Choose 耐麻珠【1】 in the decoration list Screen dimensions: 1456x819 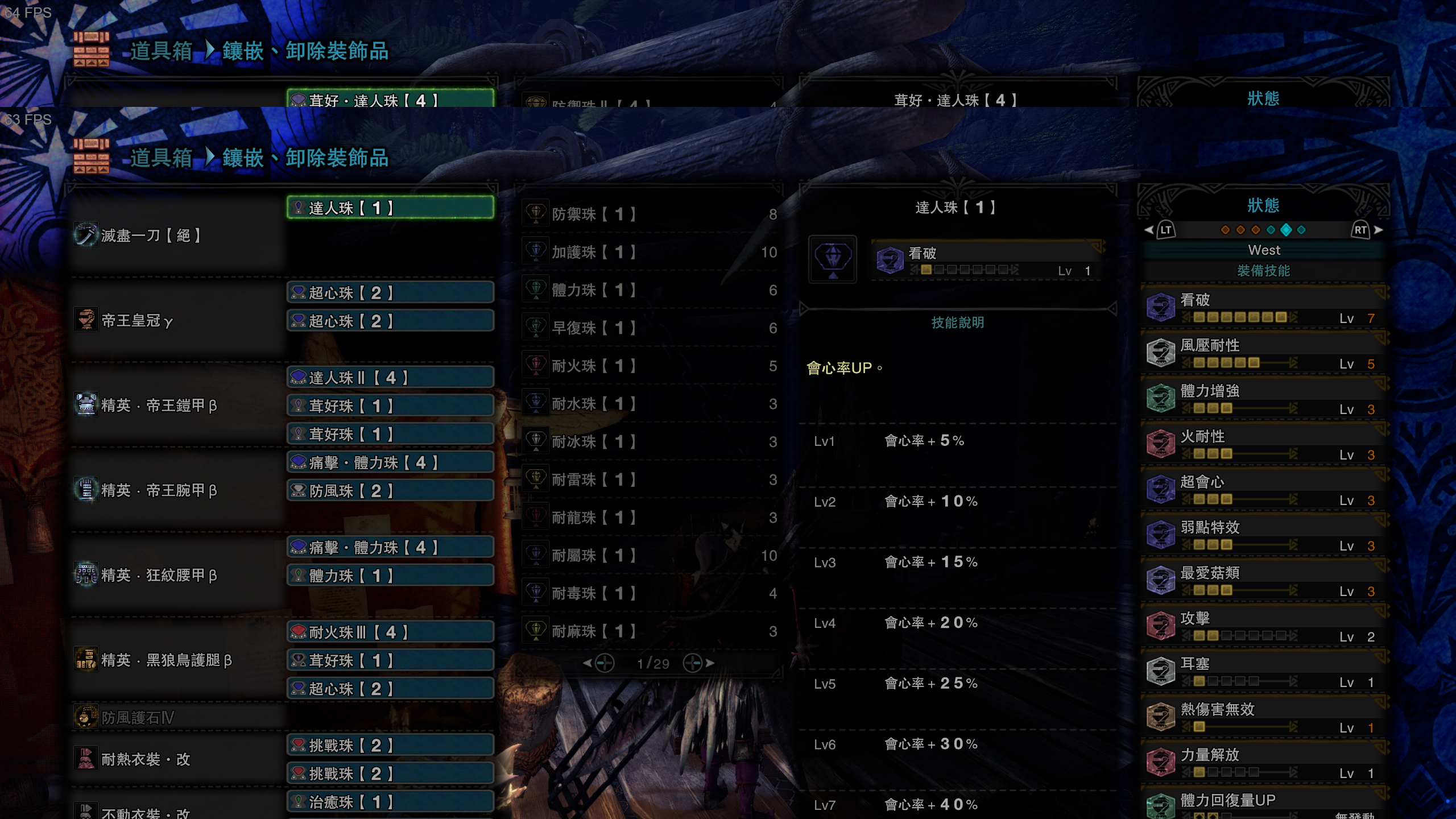coord(650,631)
